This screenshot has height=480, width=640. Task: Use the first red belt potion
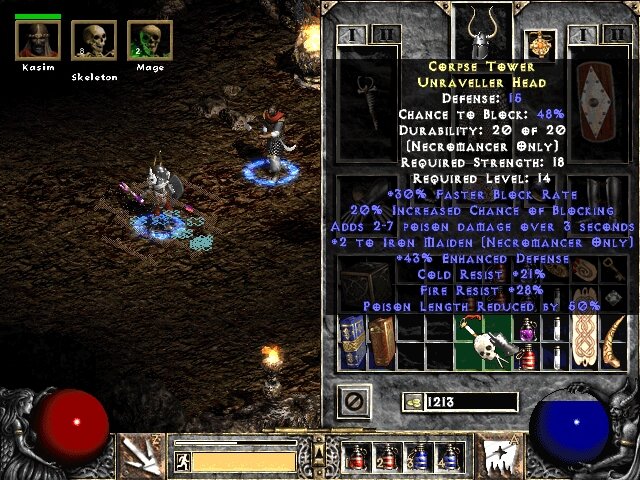click(x=359, y=458)
